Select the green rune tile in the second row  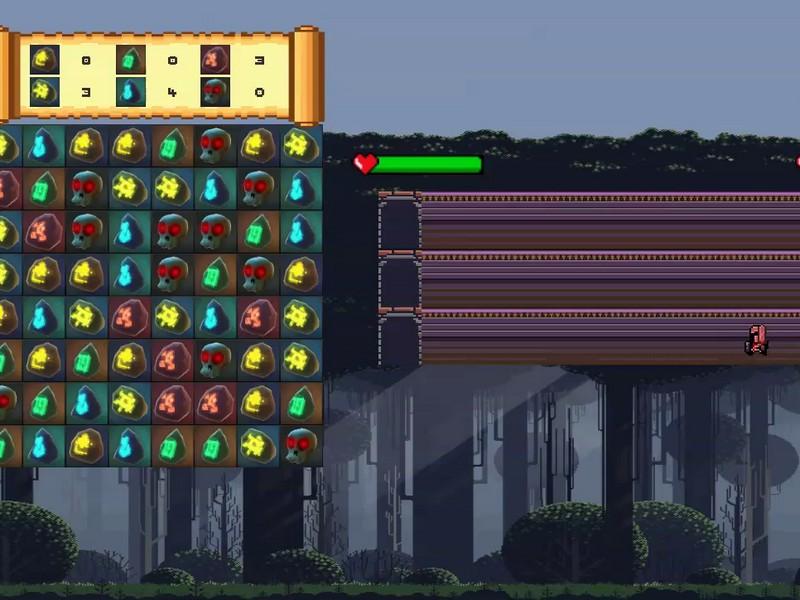[43, 188]
